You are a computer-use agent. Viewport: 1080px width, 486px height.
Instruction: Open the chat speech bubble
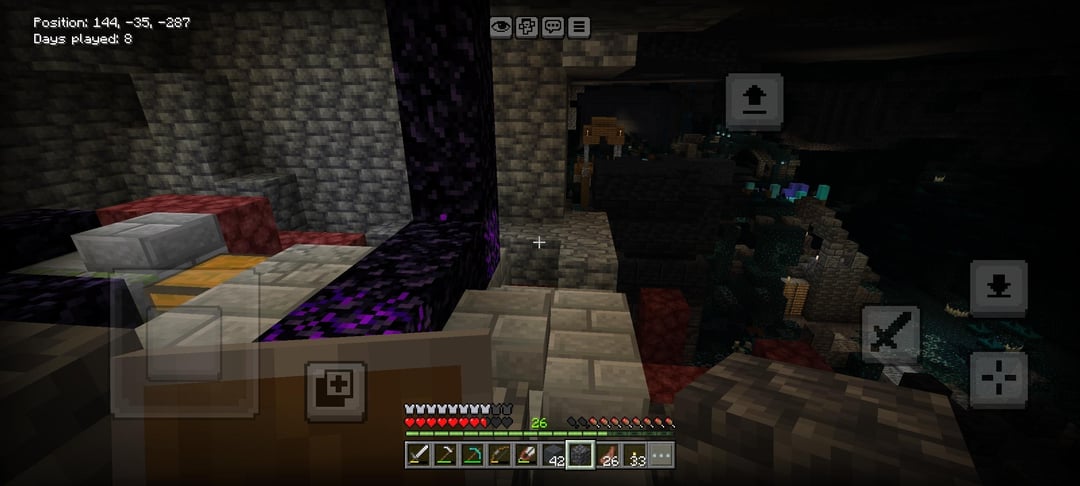point(553,27)
